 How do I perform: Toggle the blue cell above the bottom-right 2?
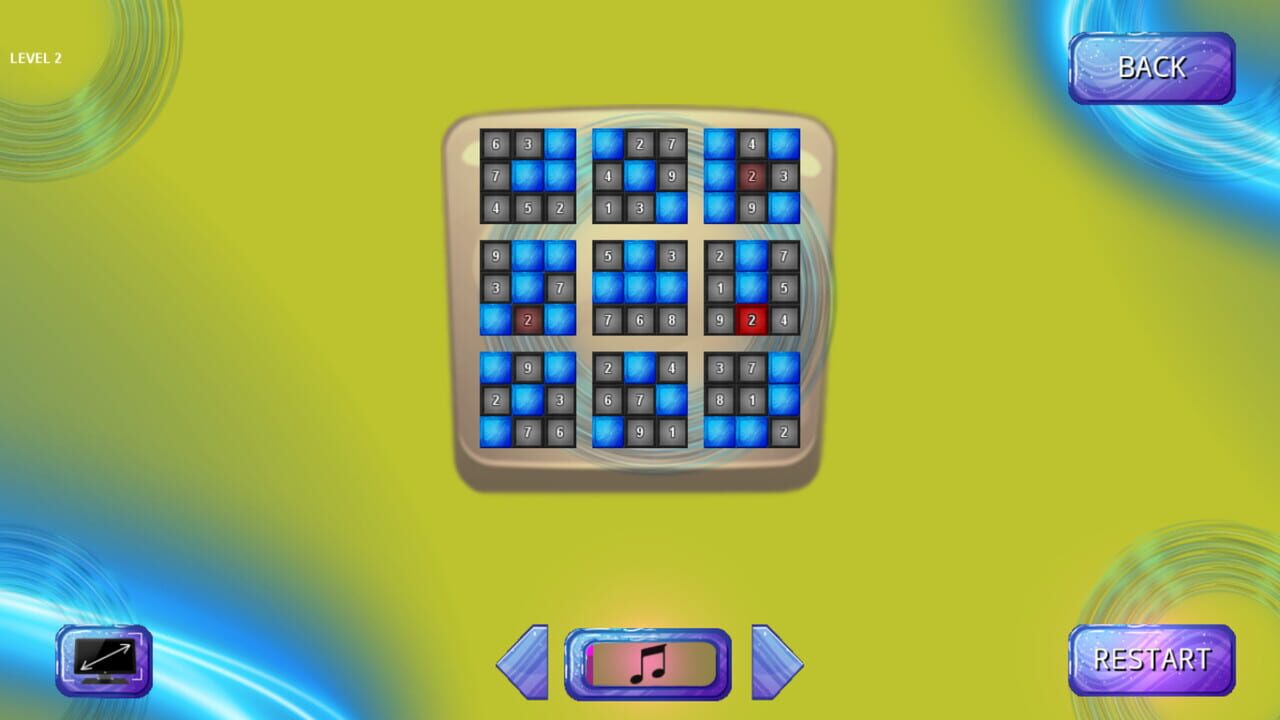[x=785, y=400]
